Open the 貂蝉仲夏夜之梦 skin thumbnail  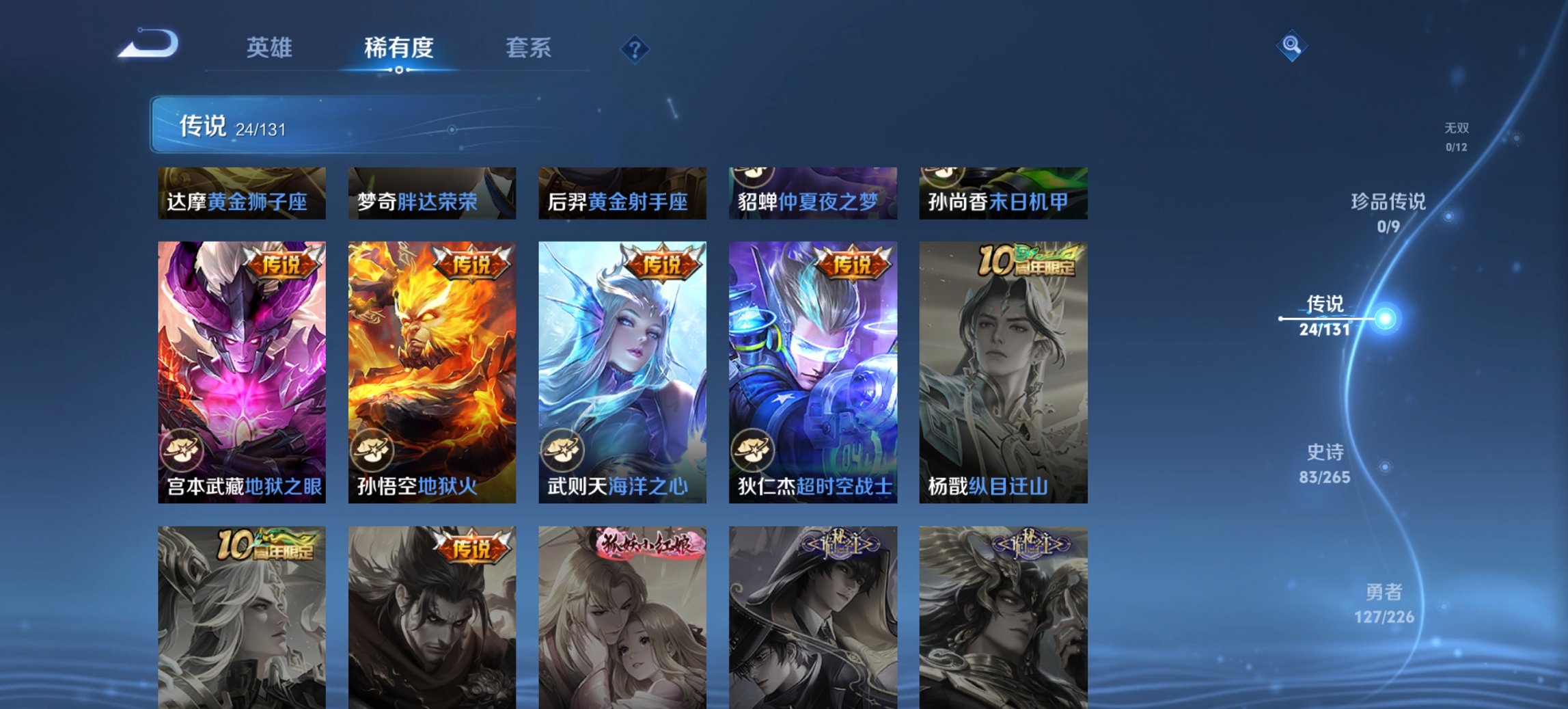click(x=811, y=193)
